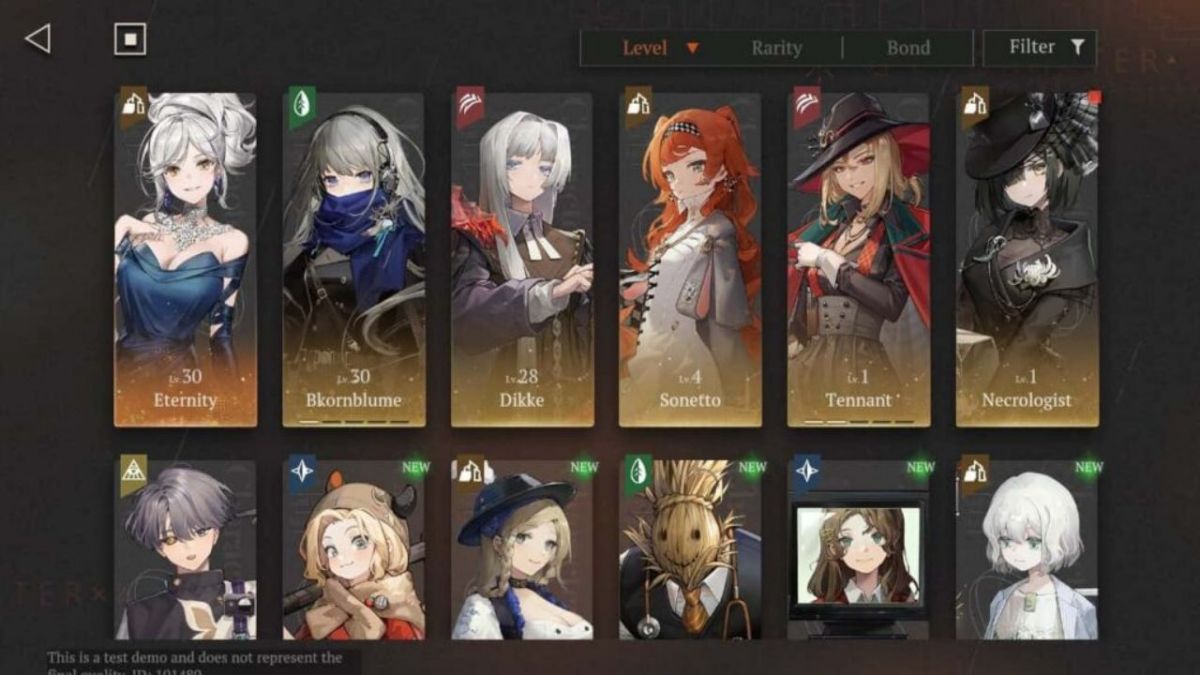Image resolution: width=1200 pixels, height=675 pixels.
Task: Open the blue-hat blonde woman card
Action: (x=522, y=550)
